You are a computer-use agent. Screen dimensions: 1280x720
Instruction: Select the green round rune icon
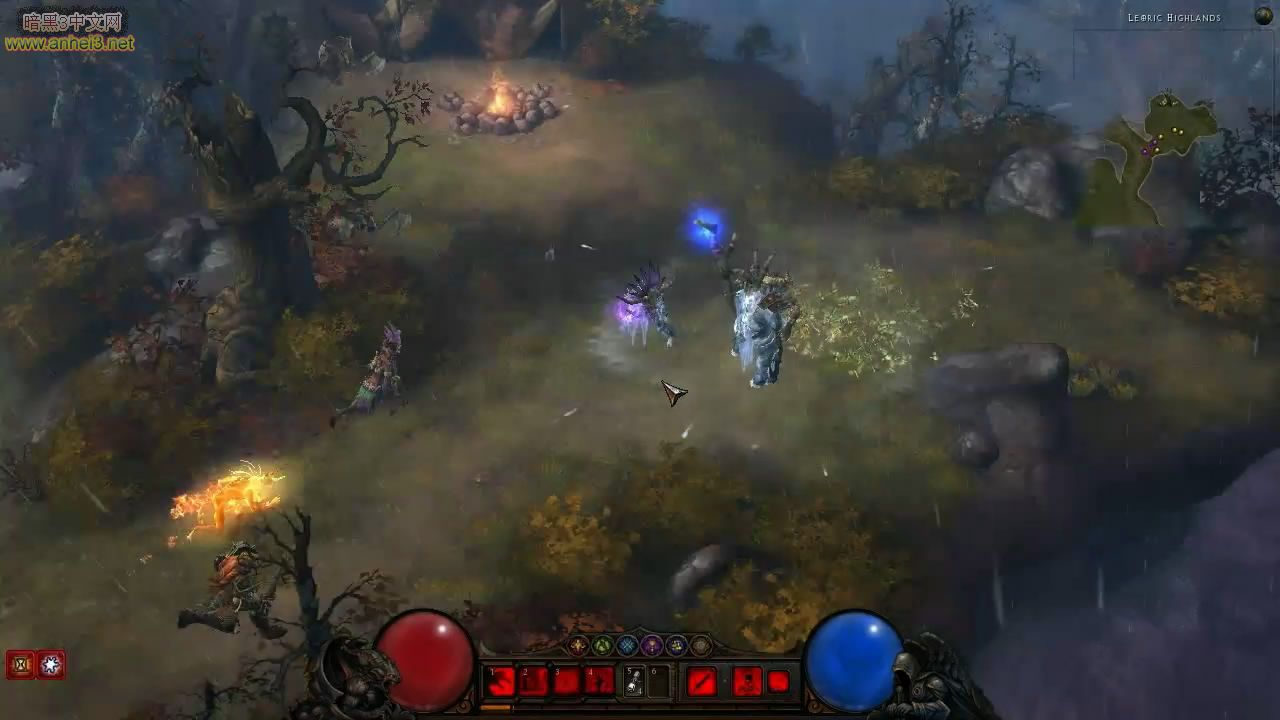[603, 646]
